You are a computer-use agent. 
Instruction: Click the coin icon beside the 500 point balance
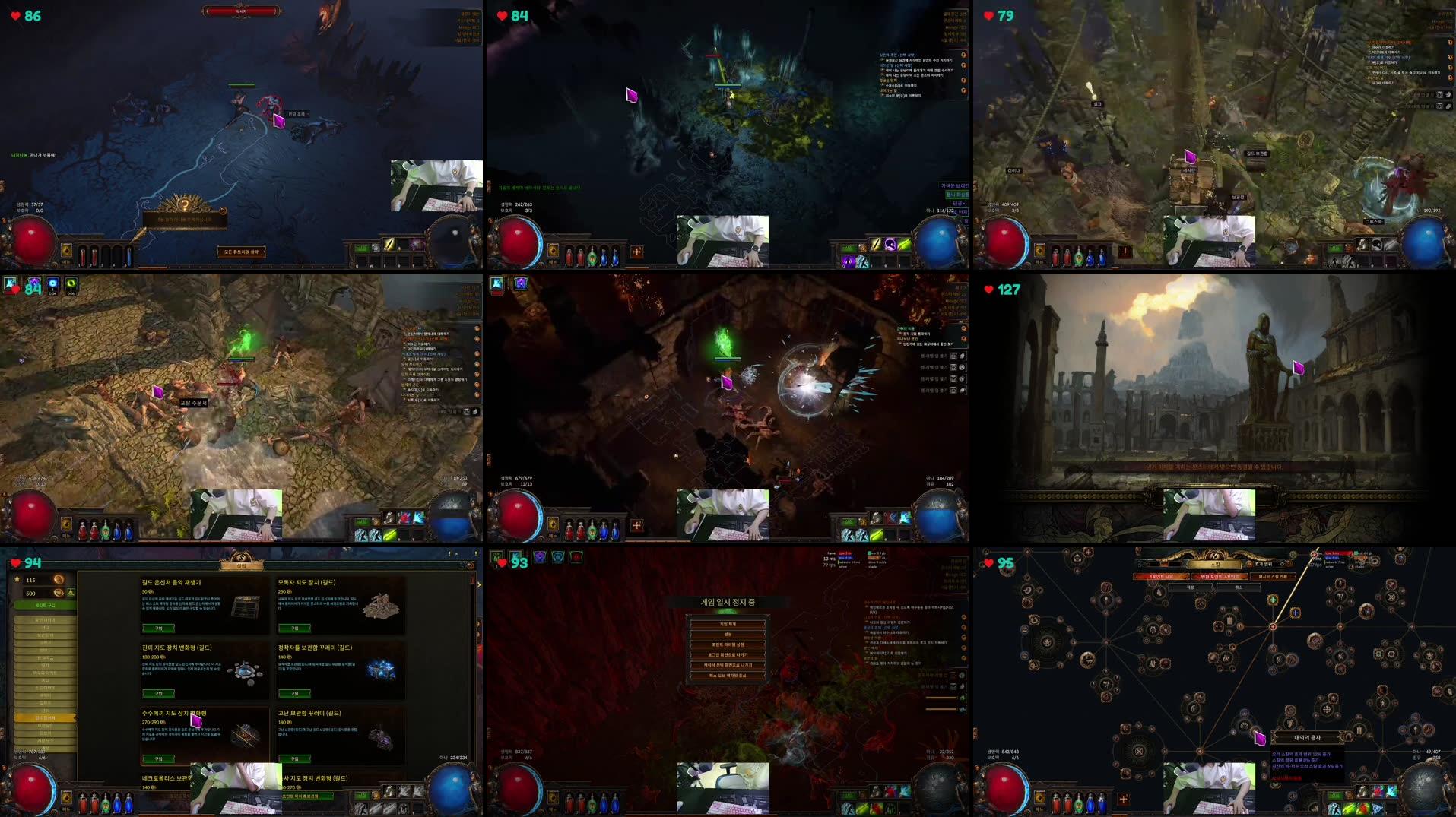[58, 594]
